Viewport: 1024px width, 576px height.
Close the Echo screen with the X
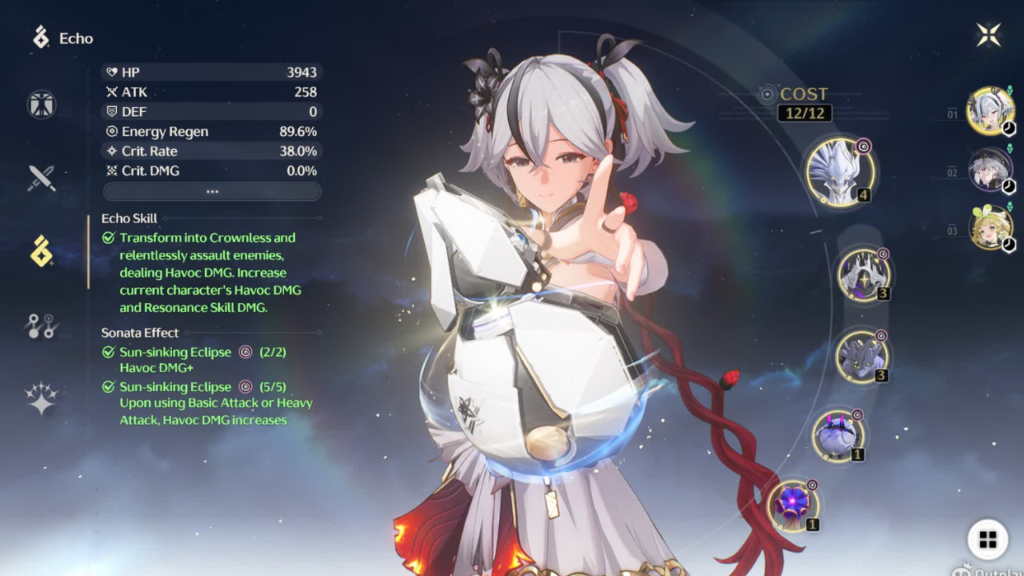tap(988, 35)
